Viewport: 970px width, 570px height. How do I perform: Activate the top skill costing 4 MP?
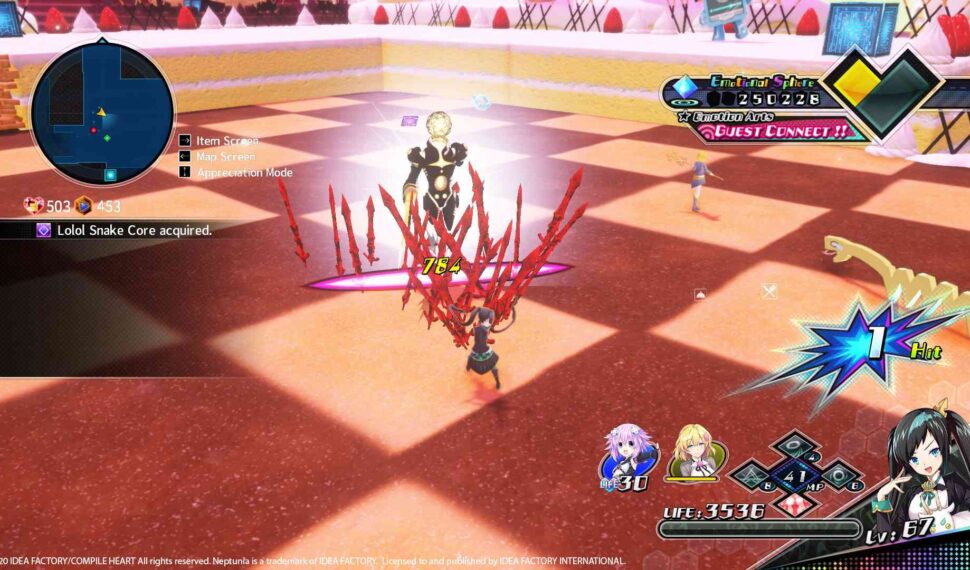click(x=793, y=444)
